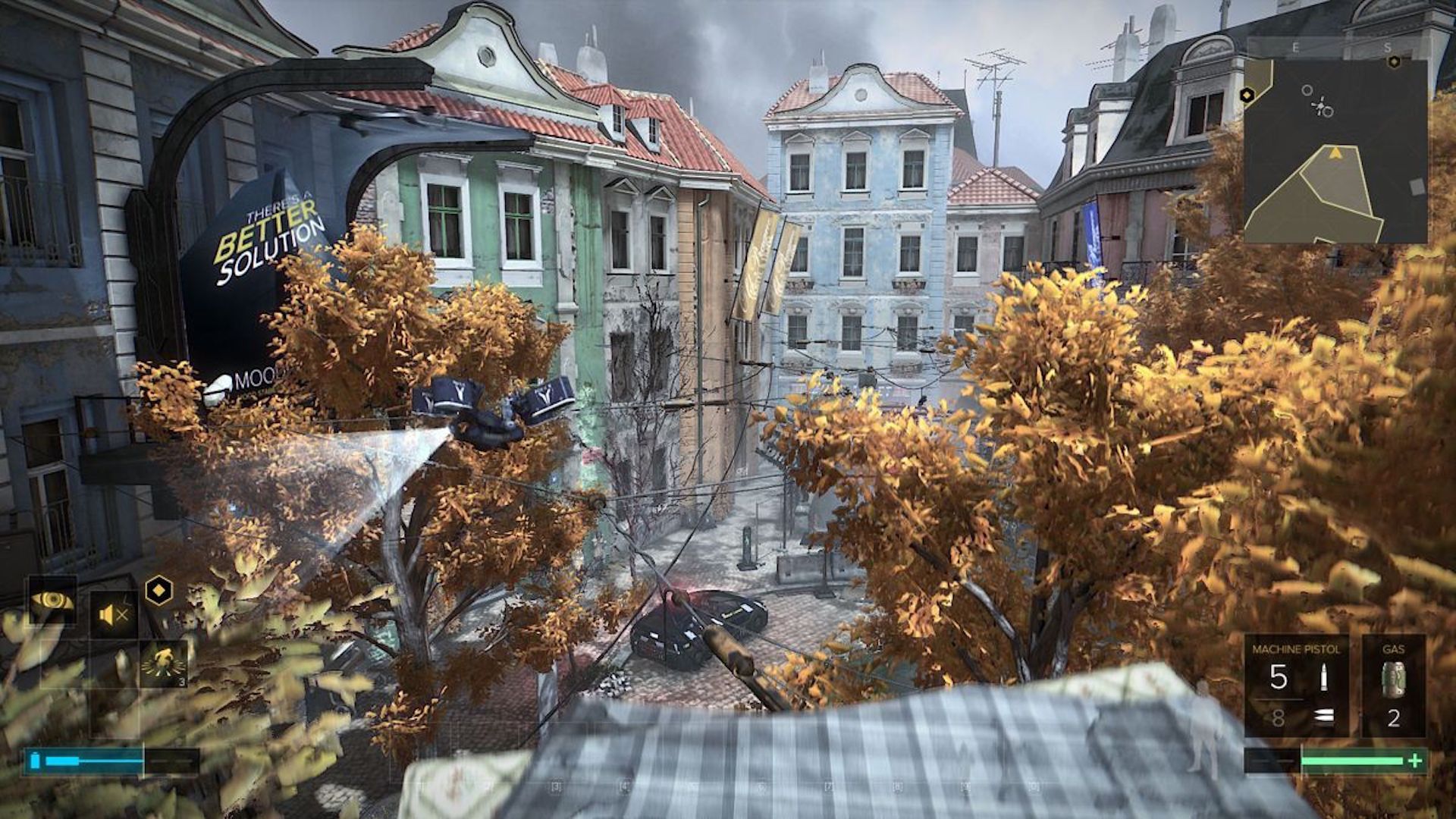This screenshot has height=819, width=1456.
Task: Click the bullet icon in the Machine Pistol panel
Action: (1323, 677)
